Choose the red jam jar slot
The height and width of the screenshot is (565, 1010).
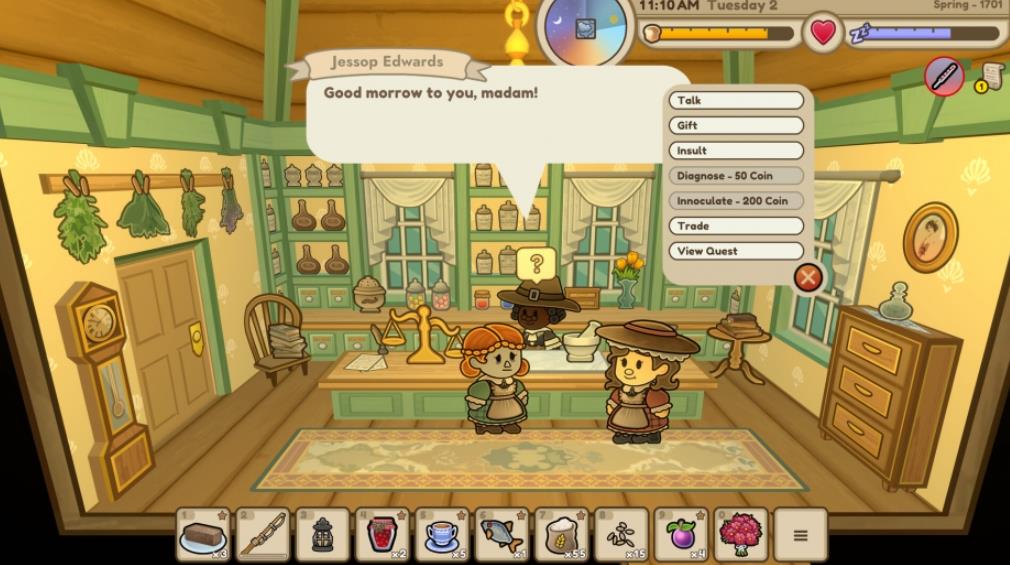click(x=382, y=535)
